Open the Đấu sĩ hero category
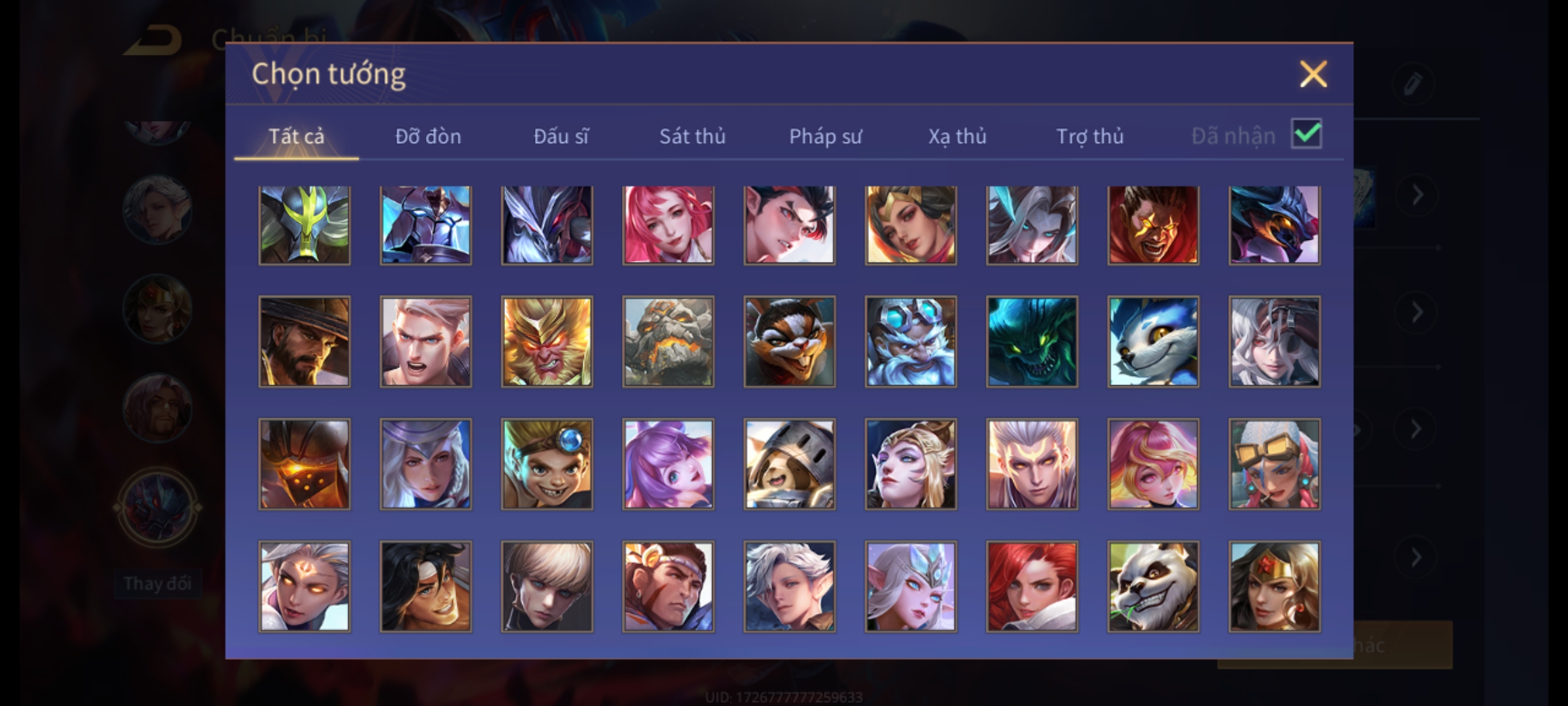1568x706 pixels. [561, 137]
